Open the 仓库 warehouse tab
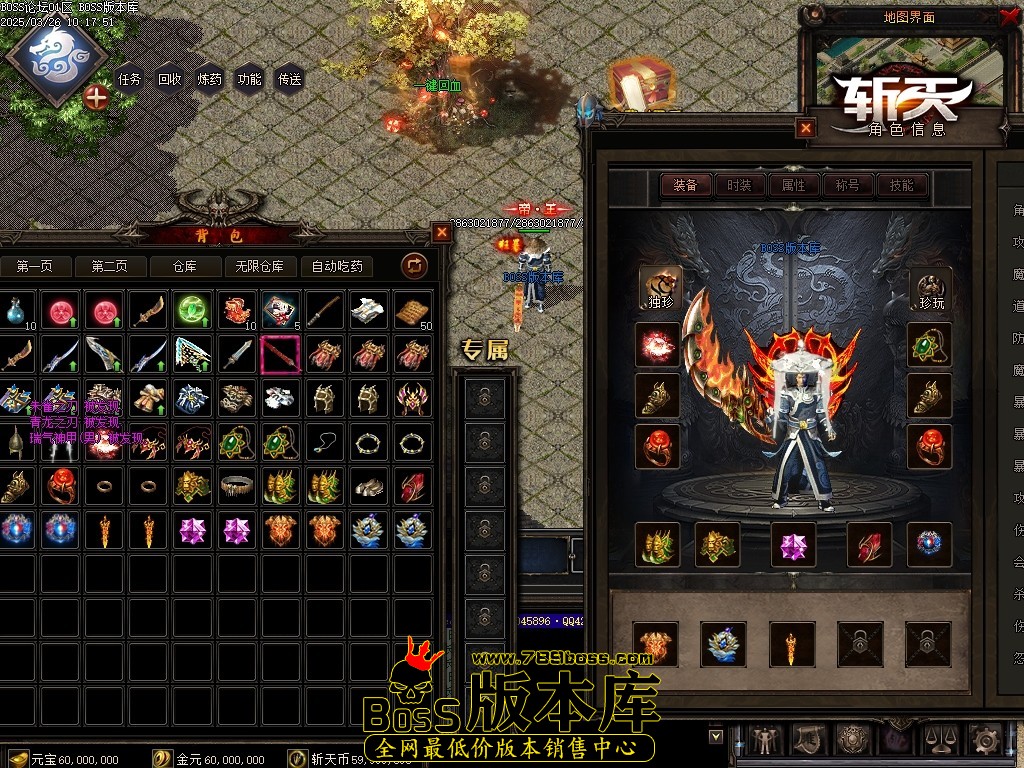The width and height of the screenshot is (1024, 768). coord(185,266)
